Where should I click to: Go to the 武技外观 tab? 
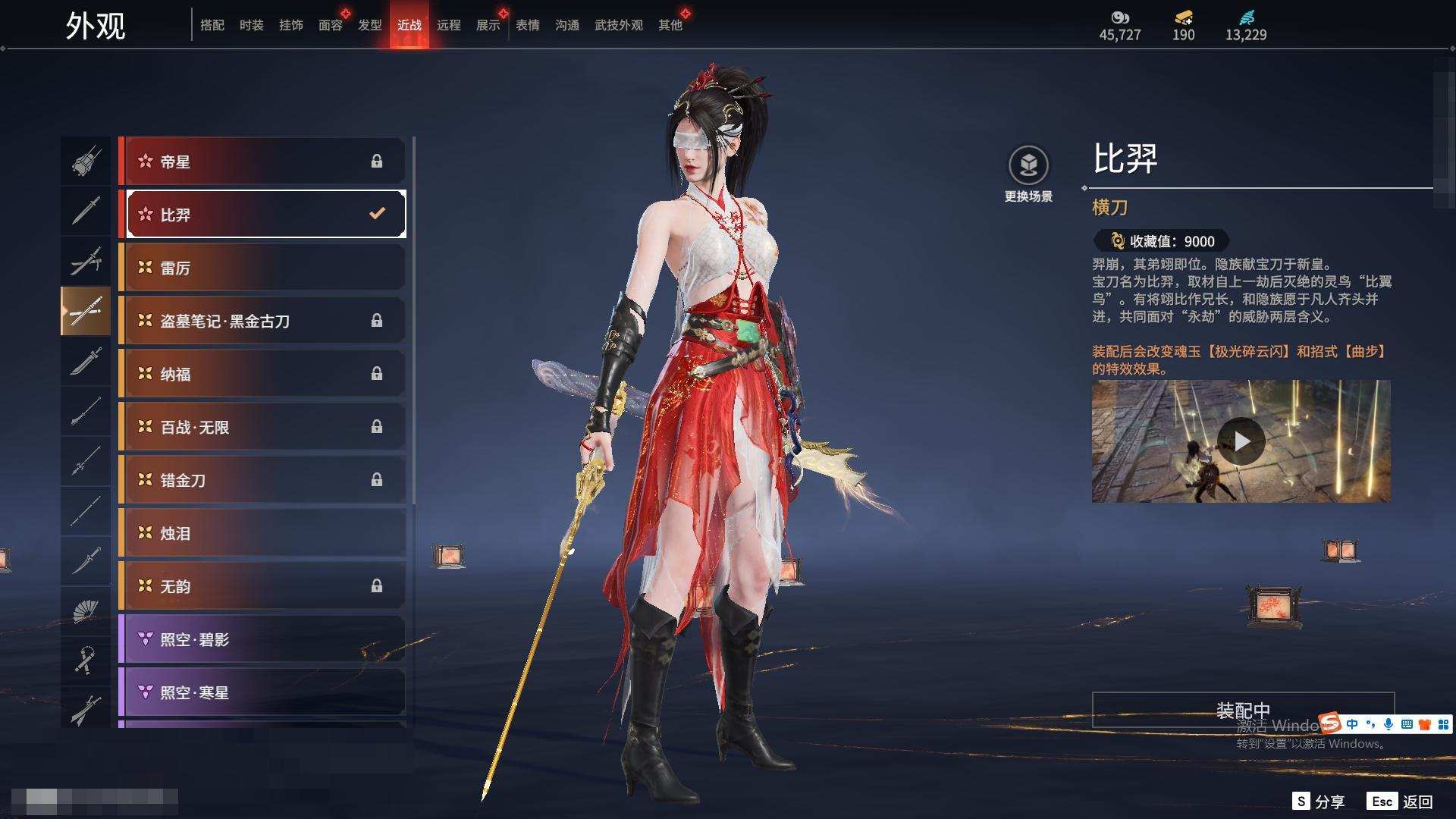click(618, 25)
